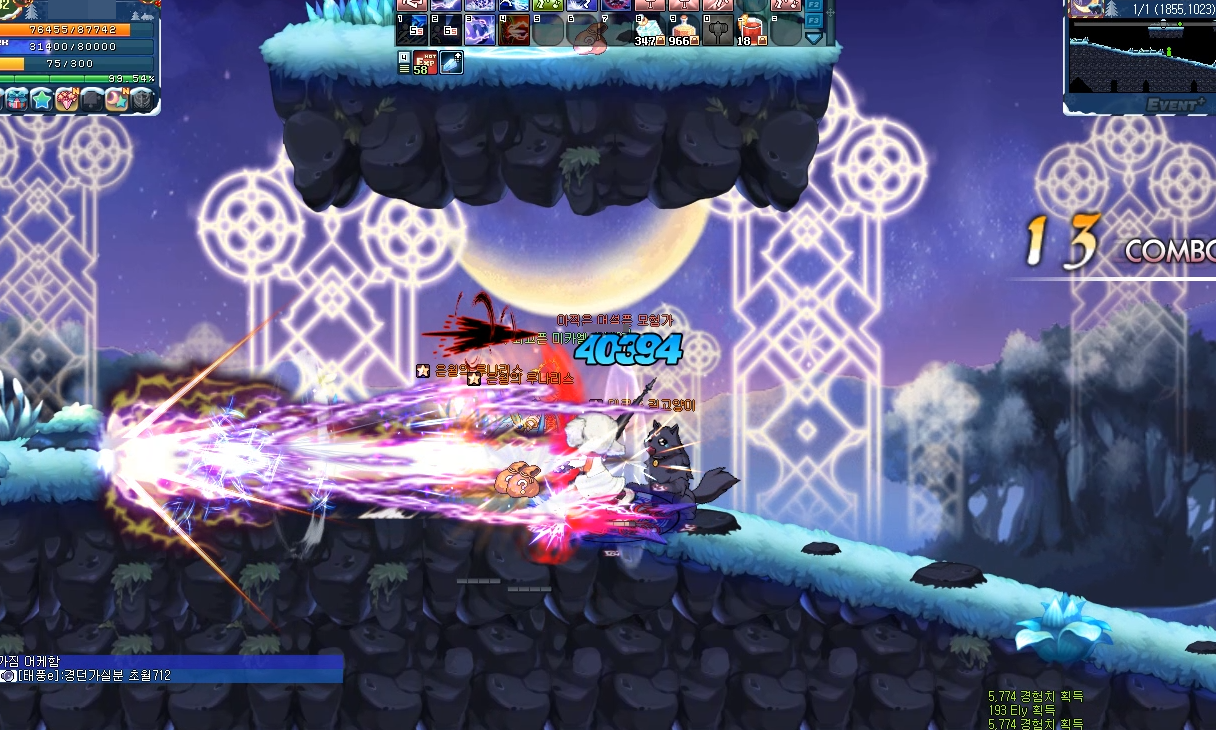Open the pink gem shop icon
The height and width of the screenshot is (730, 1216).
(67, 99)
